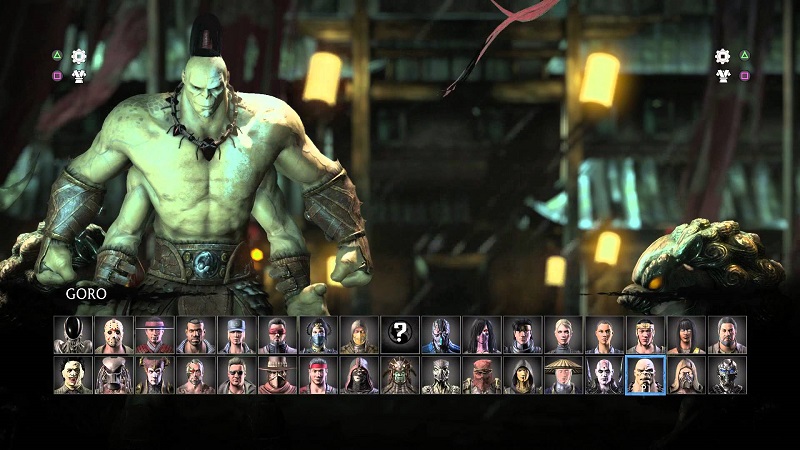Choose Johnny Cage wearing sunglasses
Viewport: 800px width, 450px height.
[236, 376]
